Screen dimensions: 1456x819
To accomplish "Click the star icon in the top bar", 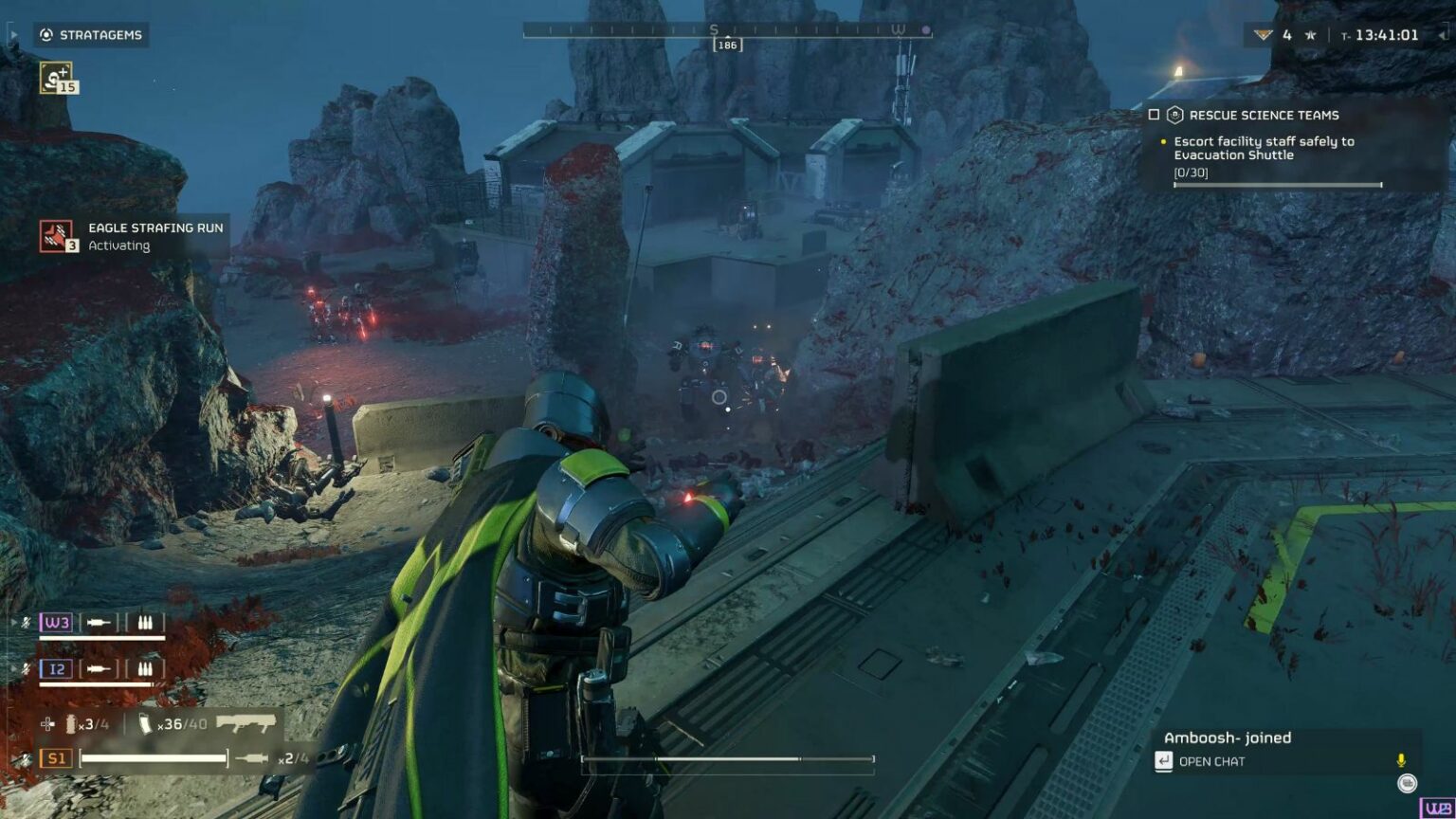I will click(1309, 35).
